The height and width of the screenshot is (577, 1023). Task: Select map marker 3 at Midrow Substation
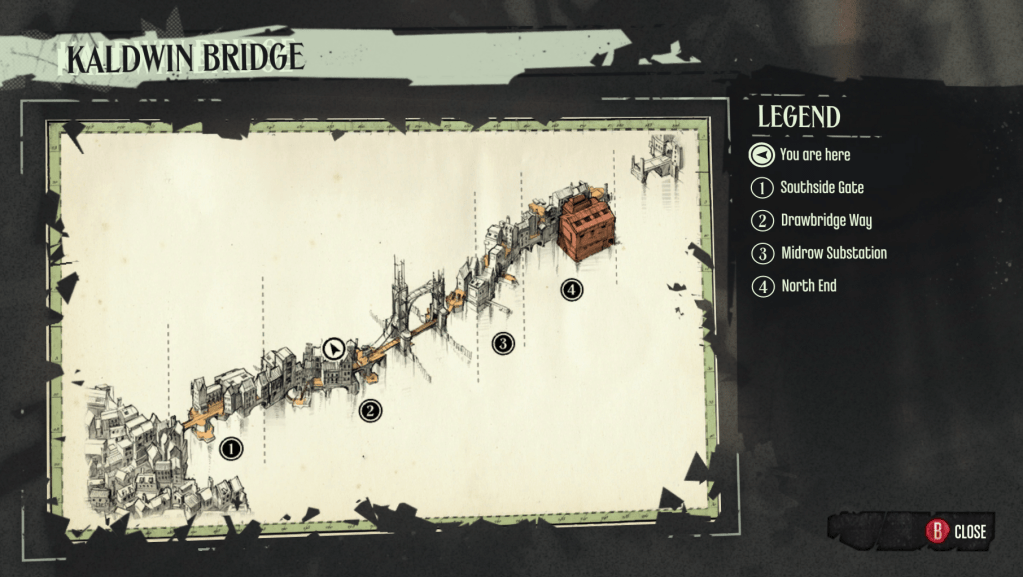(503, 344)
